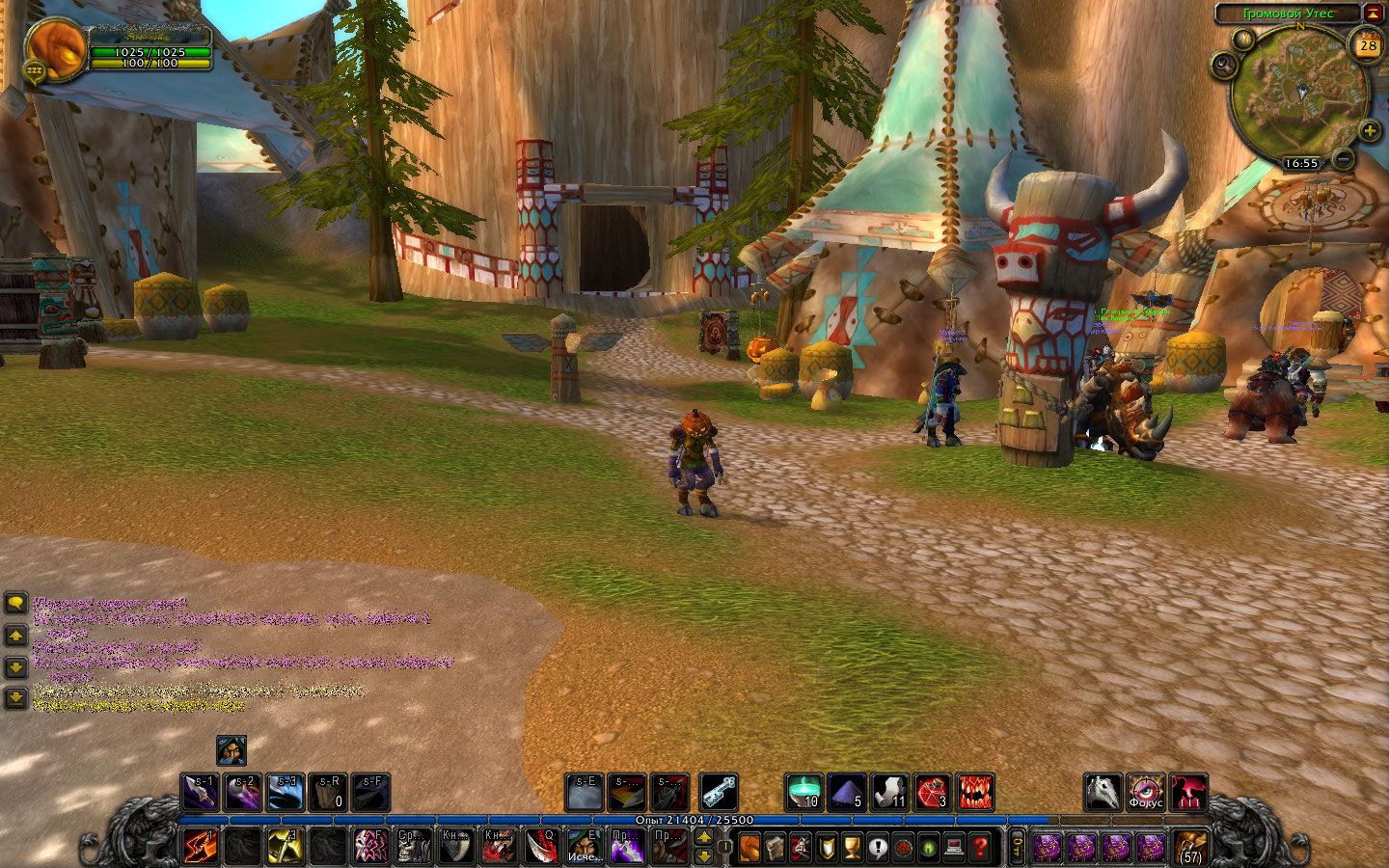Activate the green bowl item with 10 charges
The image size is (1389, 868).
click(x=803, y=792)
